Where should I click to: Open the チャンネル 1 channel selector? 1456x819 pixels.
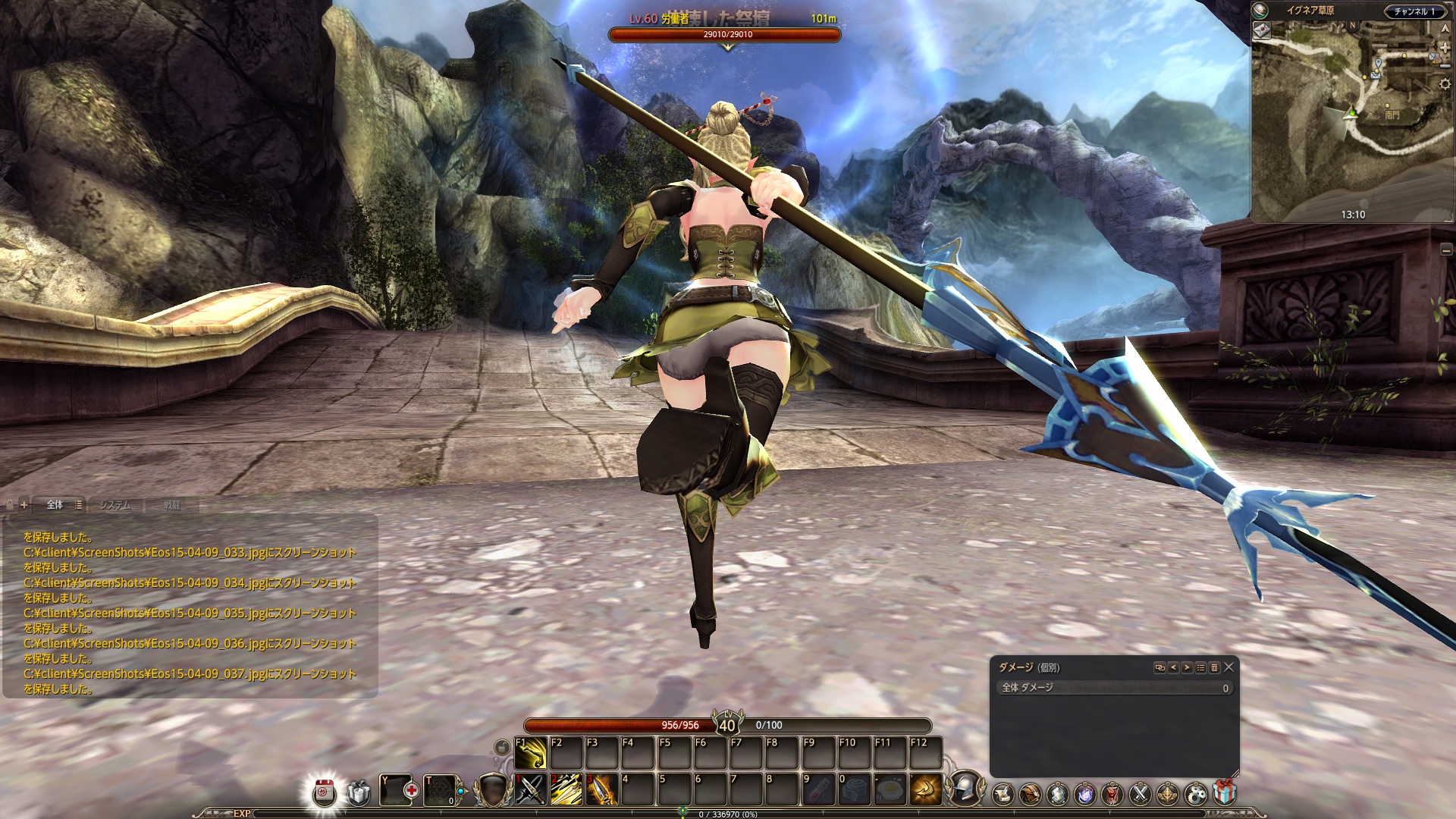coord(1414,11)
